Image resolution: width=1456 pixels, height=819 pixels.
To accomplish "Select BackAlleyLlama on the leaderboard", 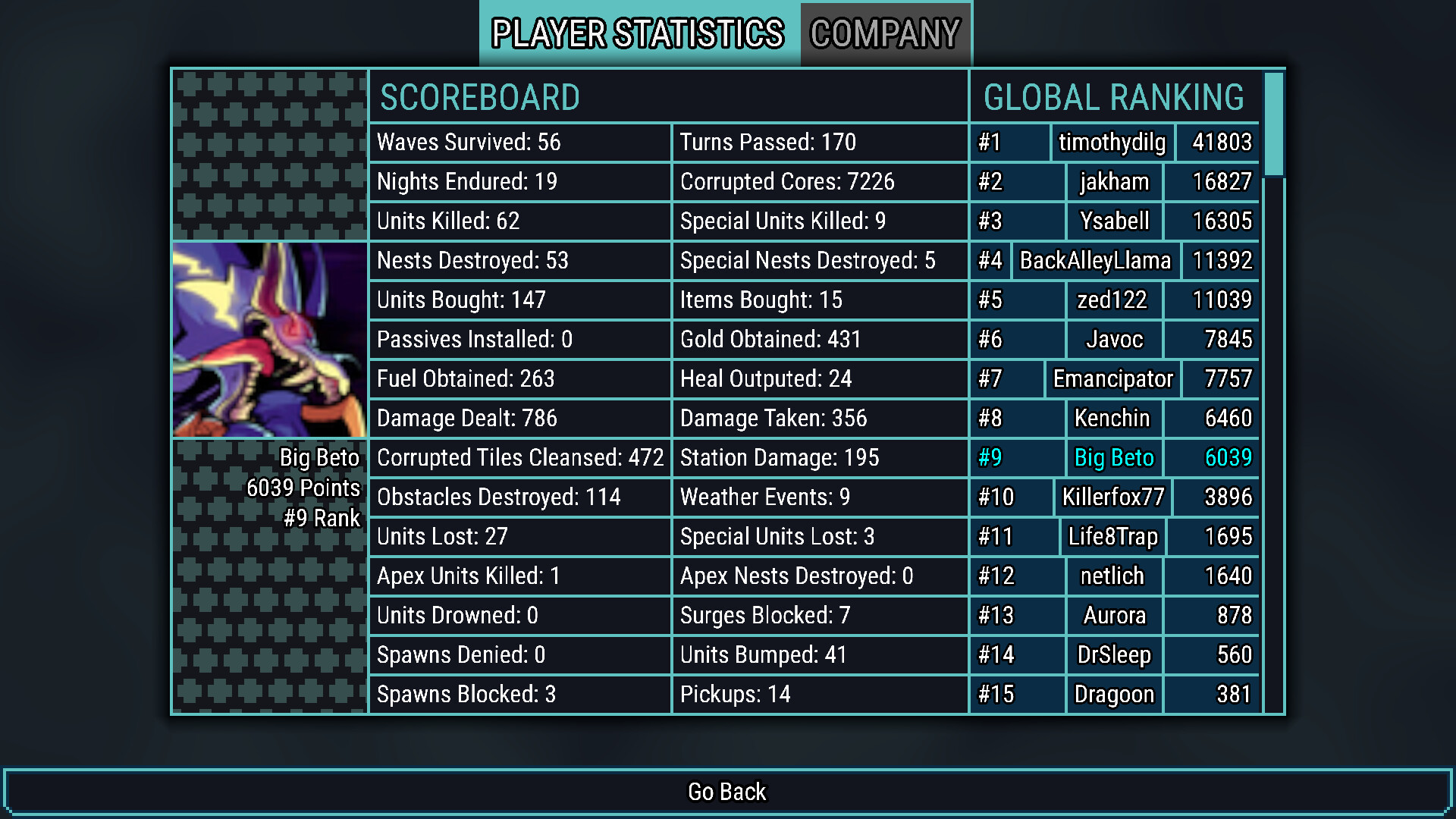I will (1094, 261).
